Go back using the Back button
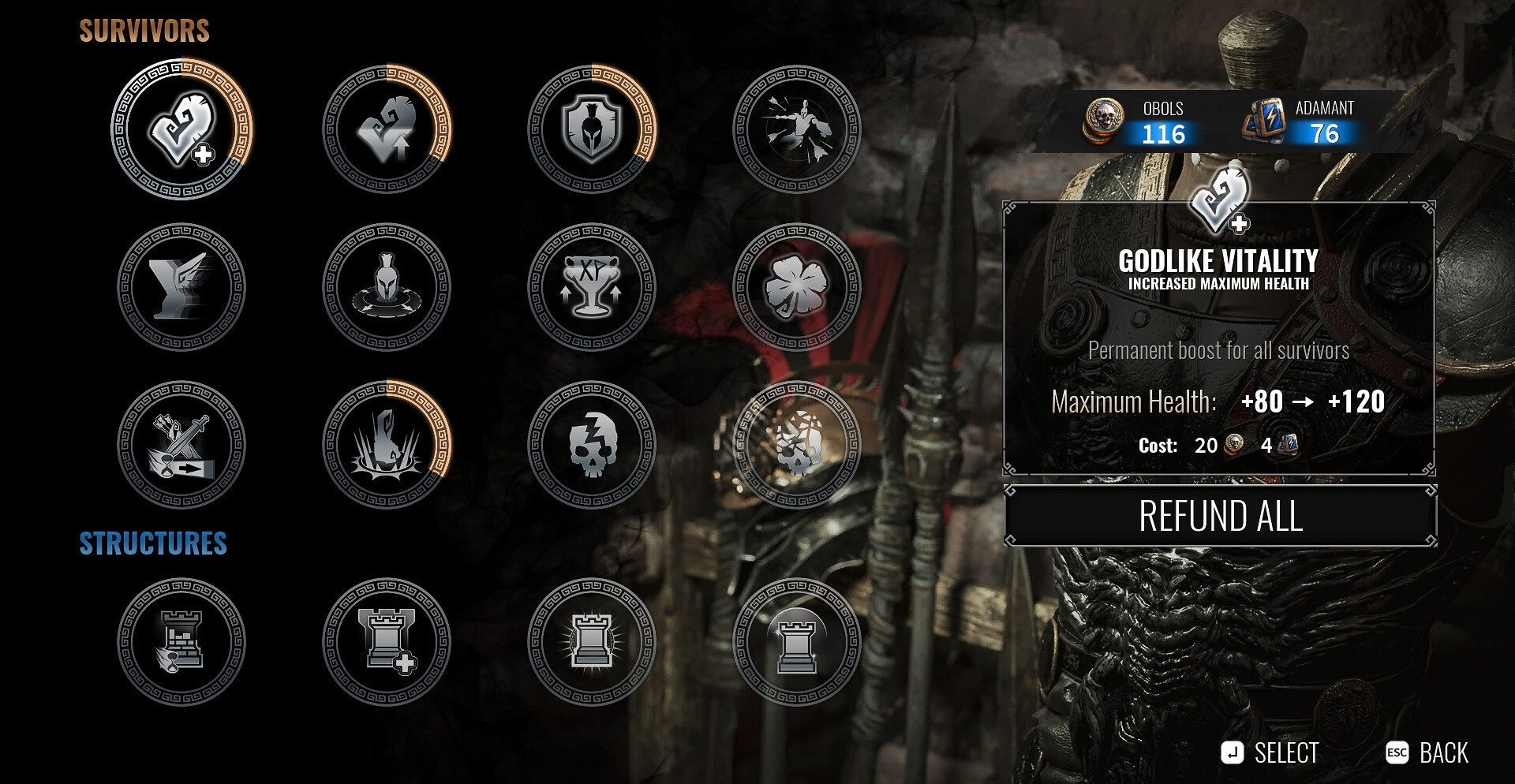 pyautogui.click(x=1427, y=753)
